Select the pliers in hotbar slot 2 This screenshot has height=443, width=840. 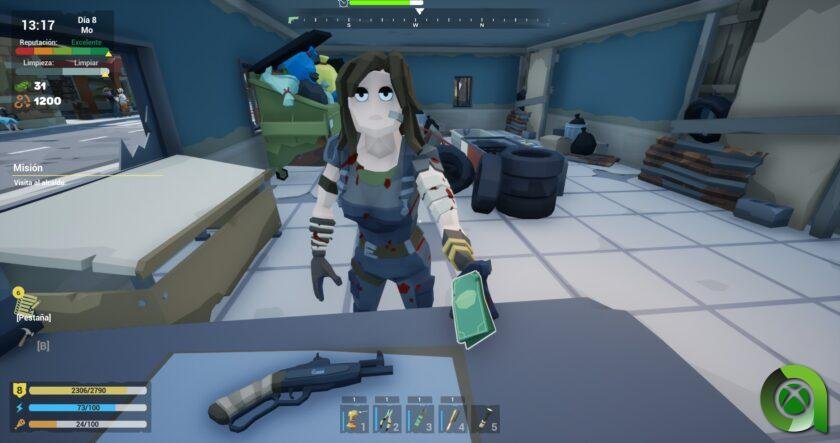point(387,419)
